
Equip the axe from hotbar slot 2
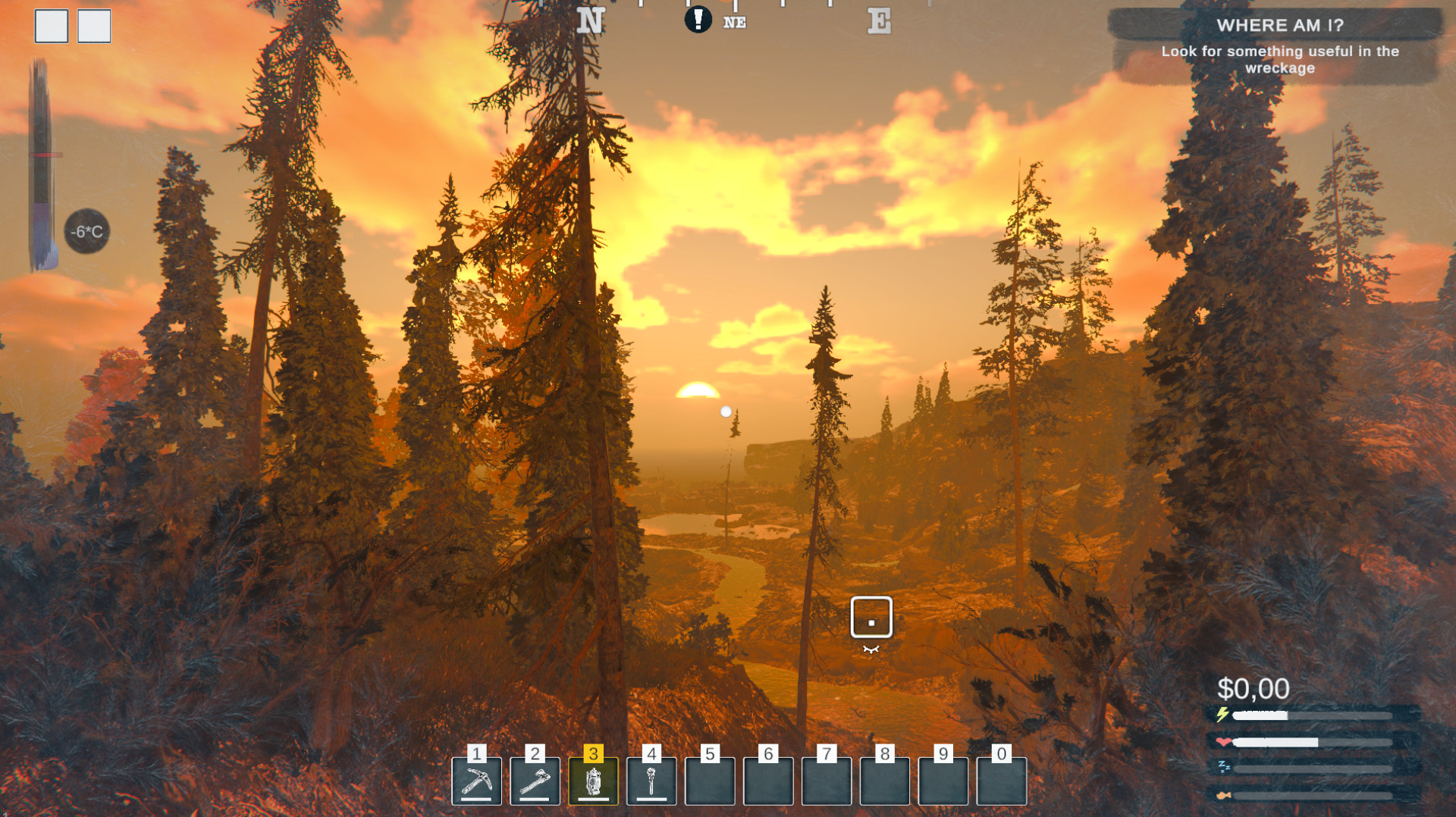[x=535, y=781]
